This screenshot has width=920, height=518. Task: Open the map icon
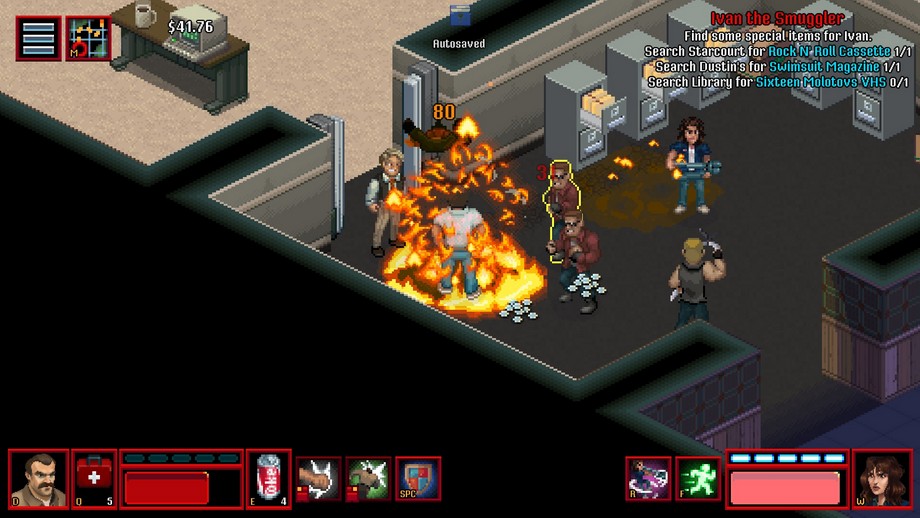point(88,39)
